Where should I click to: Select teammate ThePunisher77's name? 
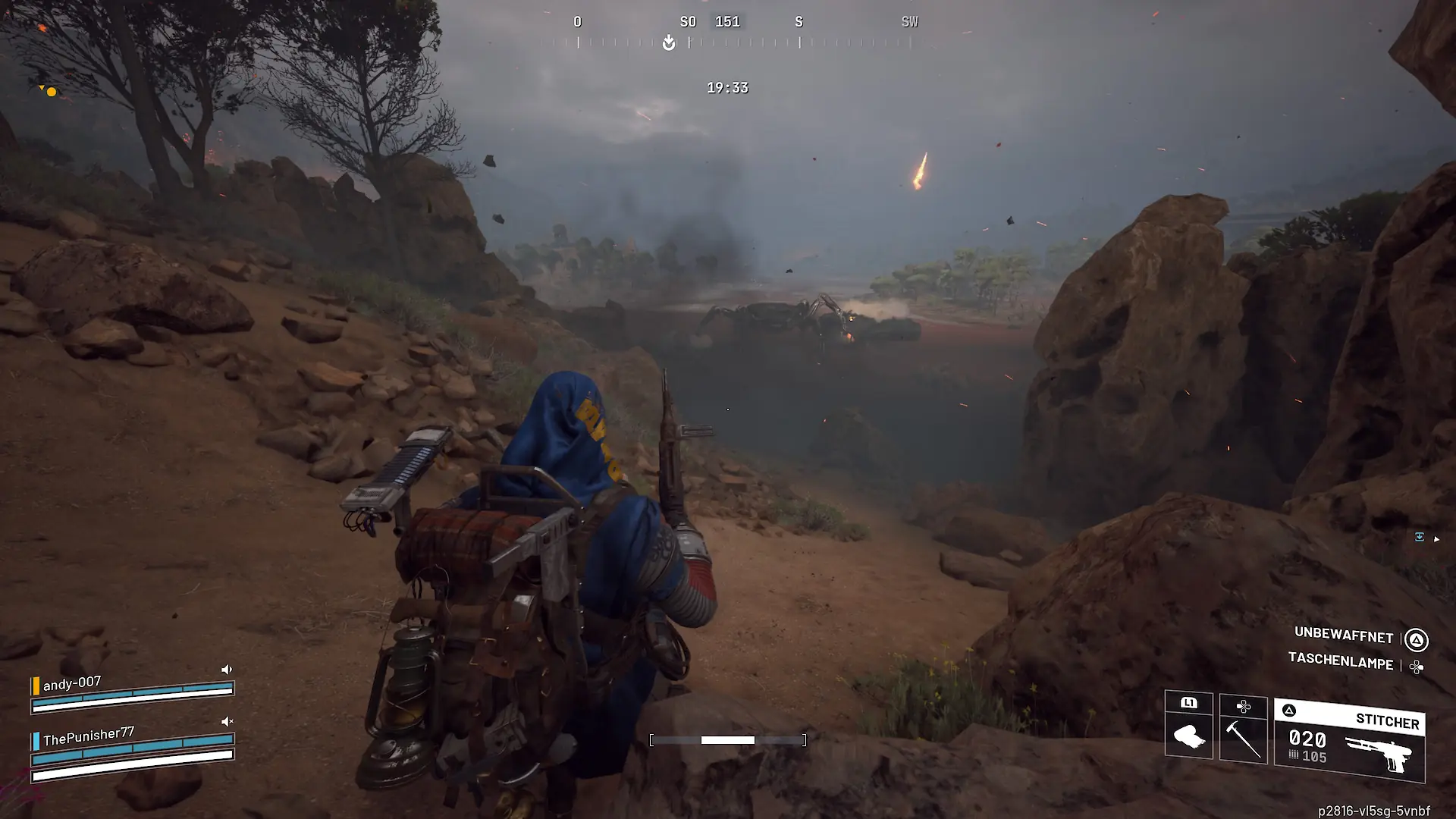point(88,736)
